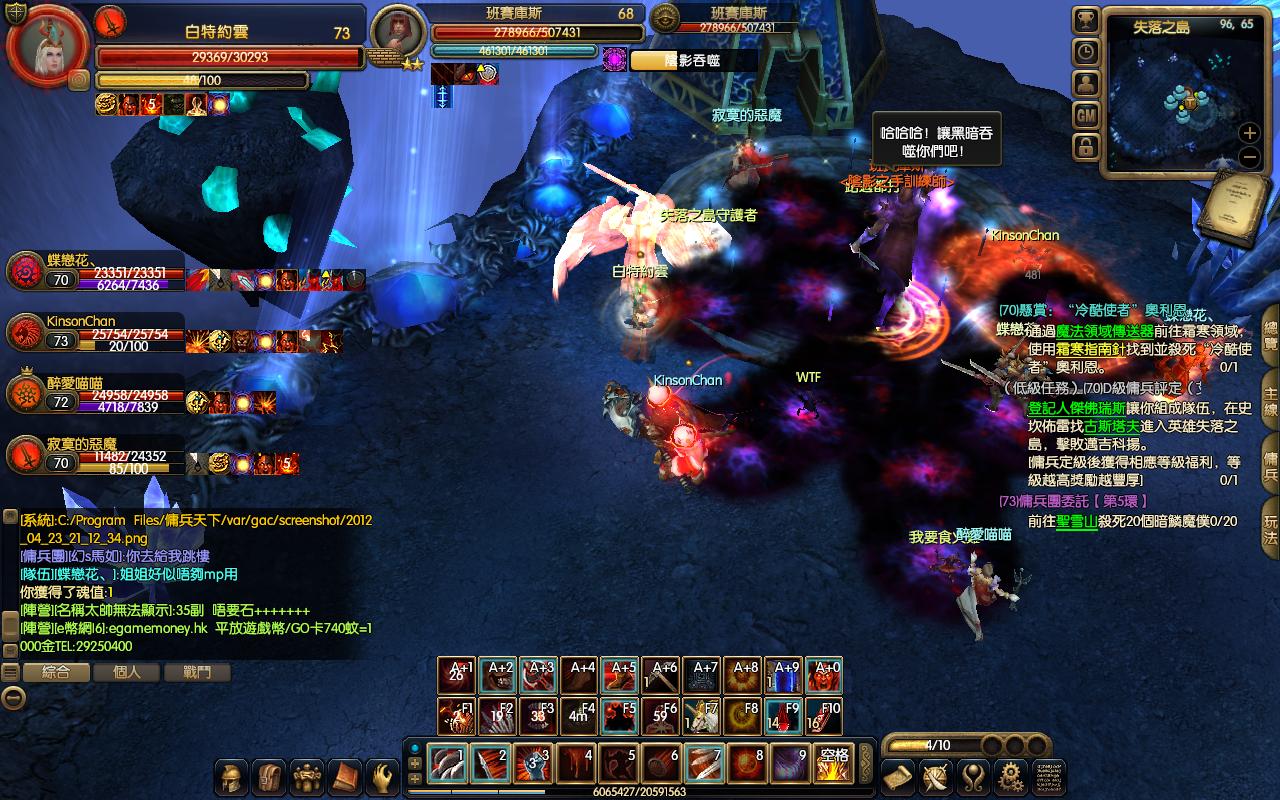The width and height of the screenshot is (1280, 800).
Task: Open the trophy icon beside the minimap
Action: (x=1086, y=20)
